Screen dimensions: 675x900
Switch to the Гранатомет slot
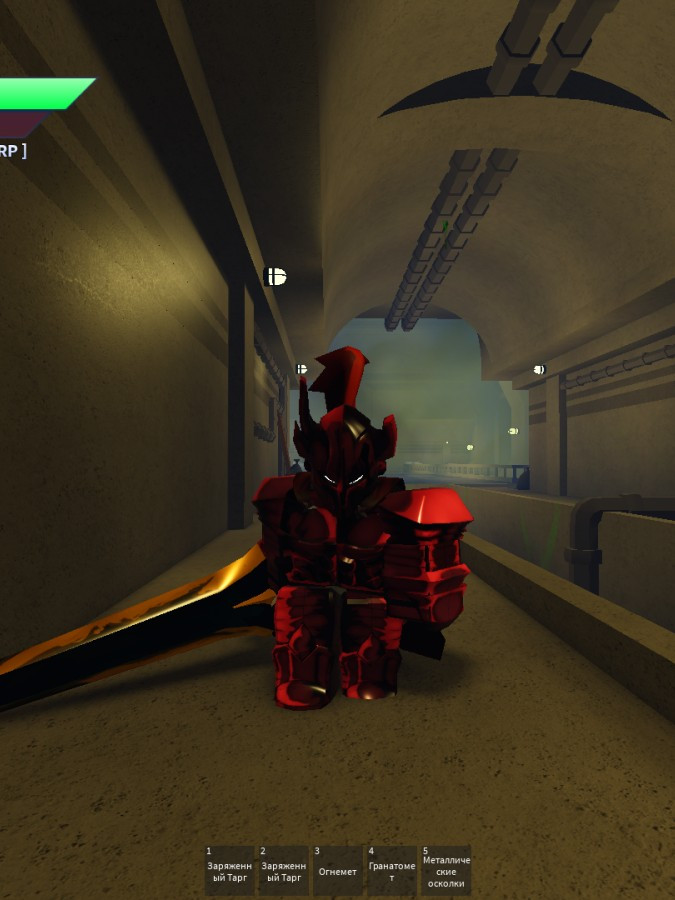coord(391,870)
